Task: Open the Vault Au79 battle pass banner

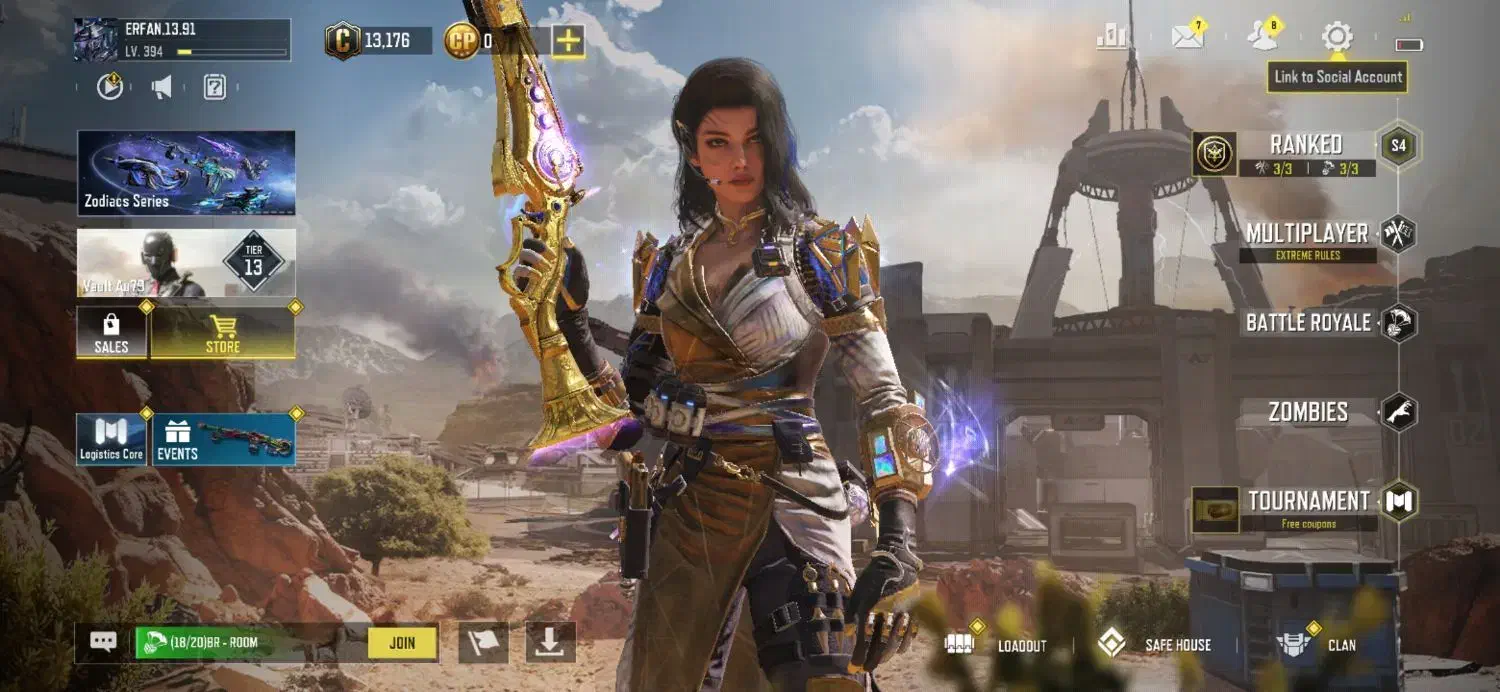Action: pos(186,263)
